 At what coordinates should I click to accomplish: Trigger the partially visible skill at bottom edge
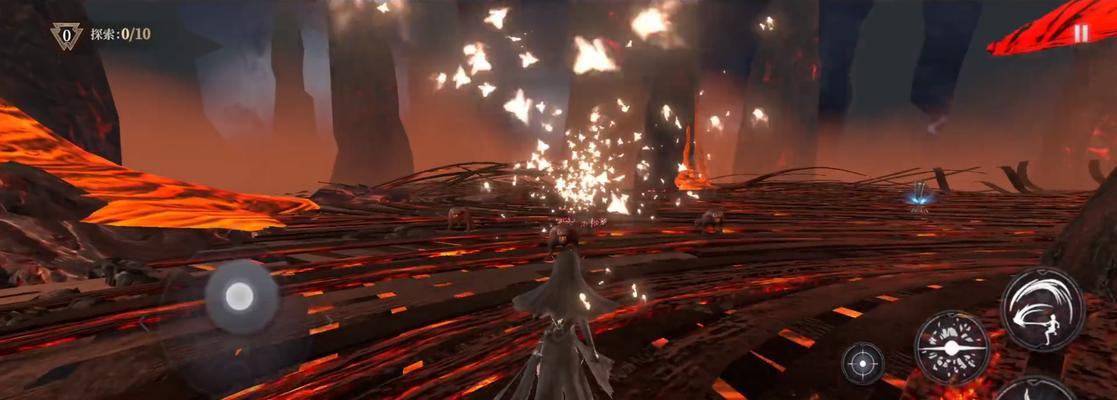point(1037,390)
